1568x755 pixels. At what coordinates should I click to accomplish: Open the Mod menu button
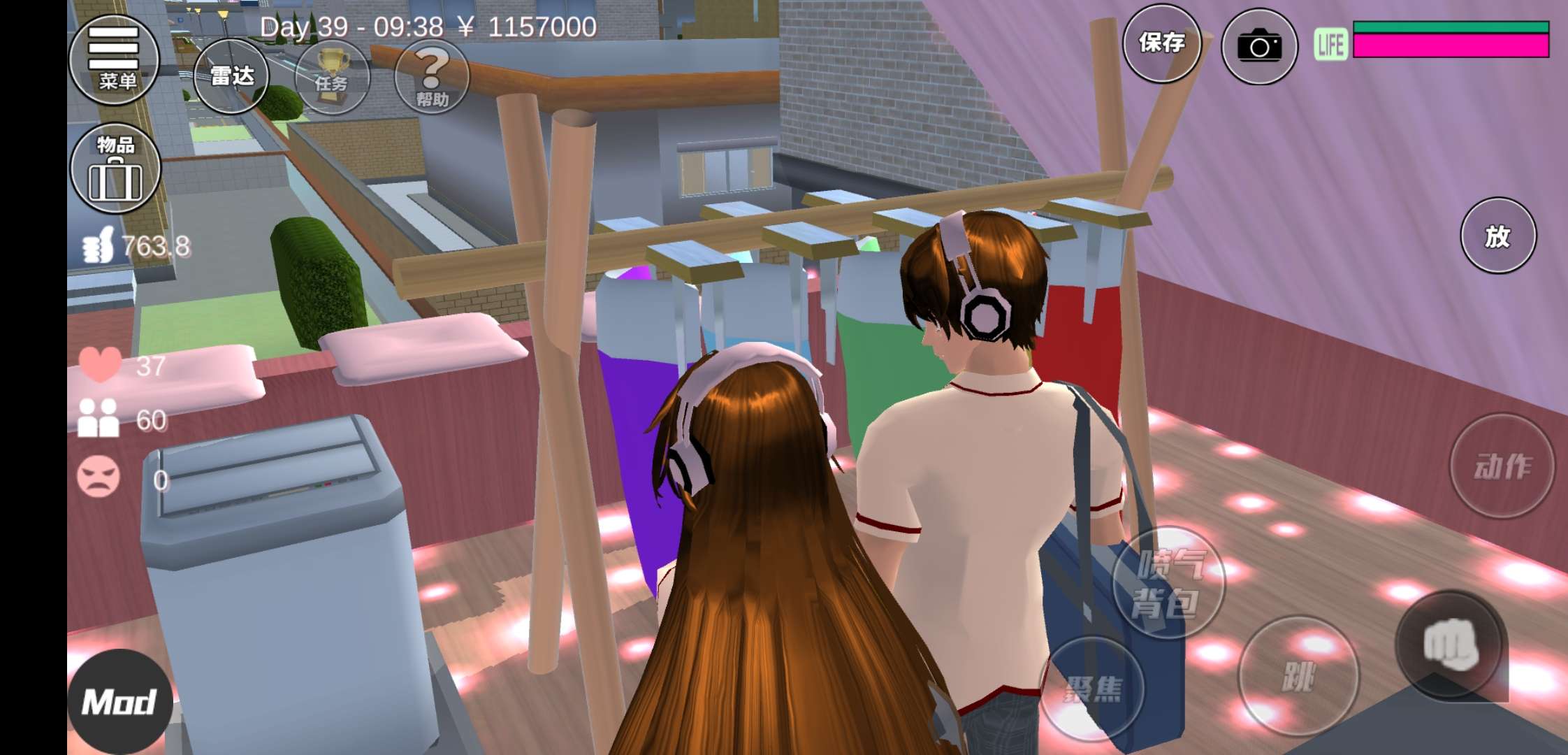coord(119,701)
